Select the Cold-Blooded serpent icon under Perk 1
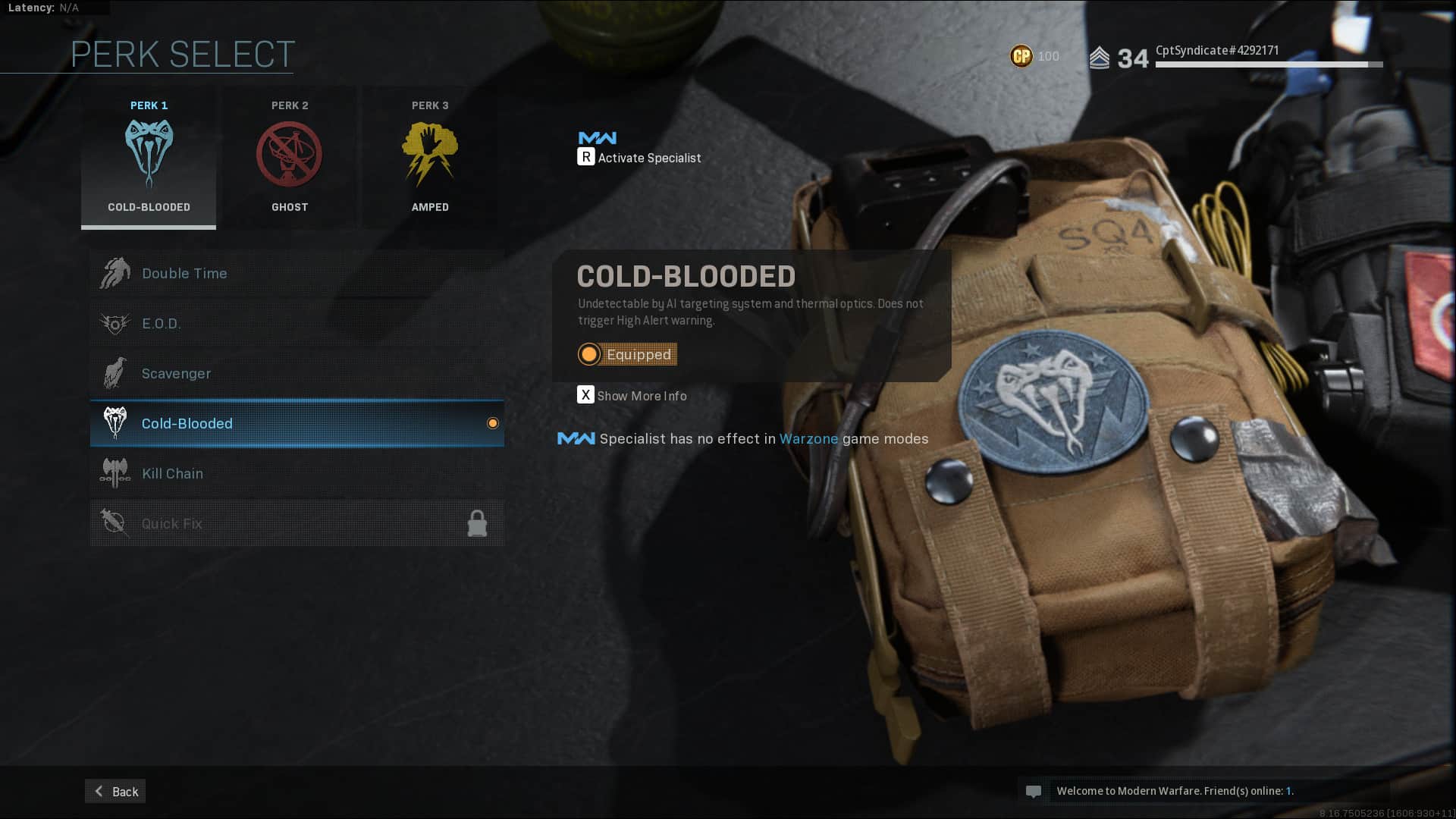1456x819 pixels. point(148,154)
